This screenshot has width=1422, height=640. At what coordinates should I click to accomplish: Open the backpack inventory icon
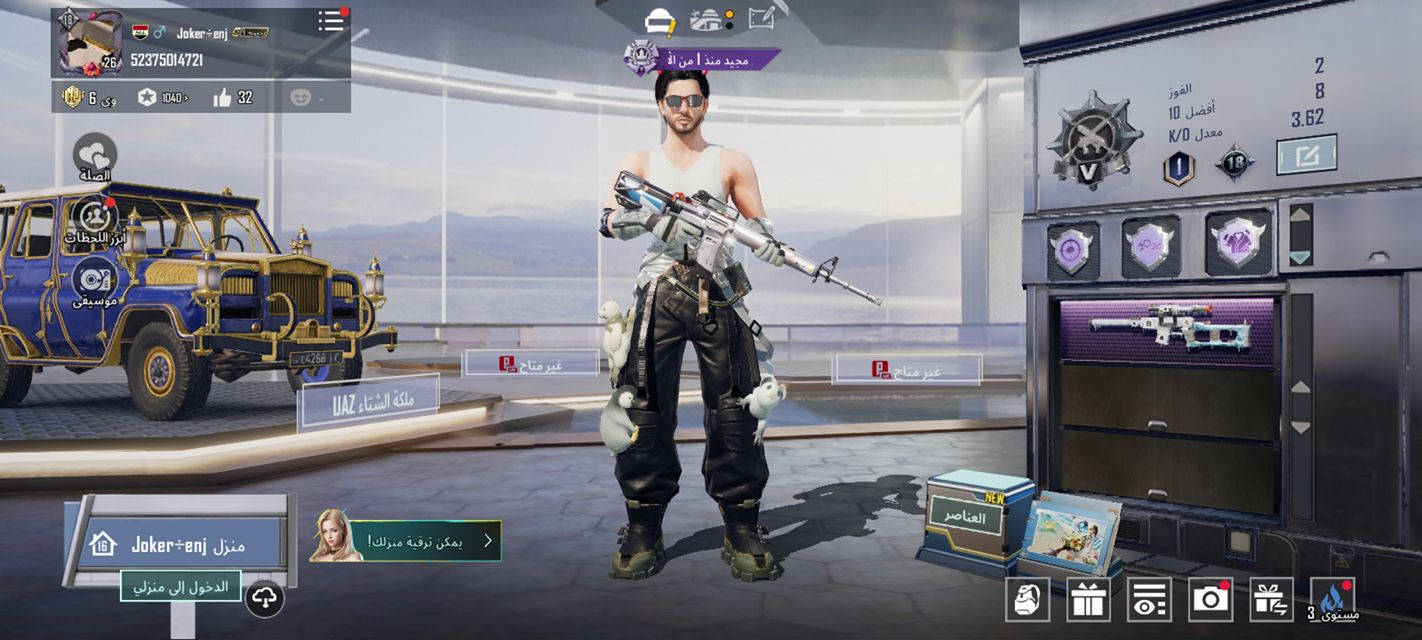pos(1027,599)
